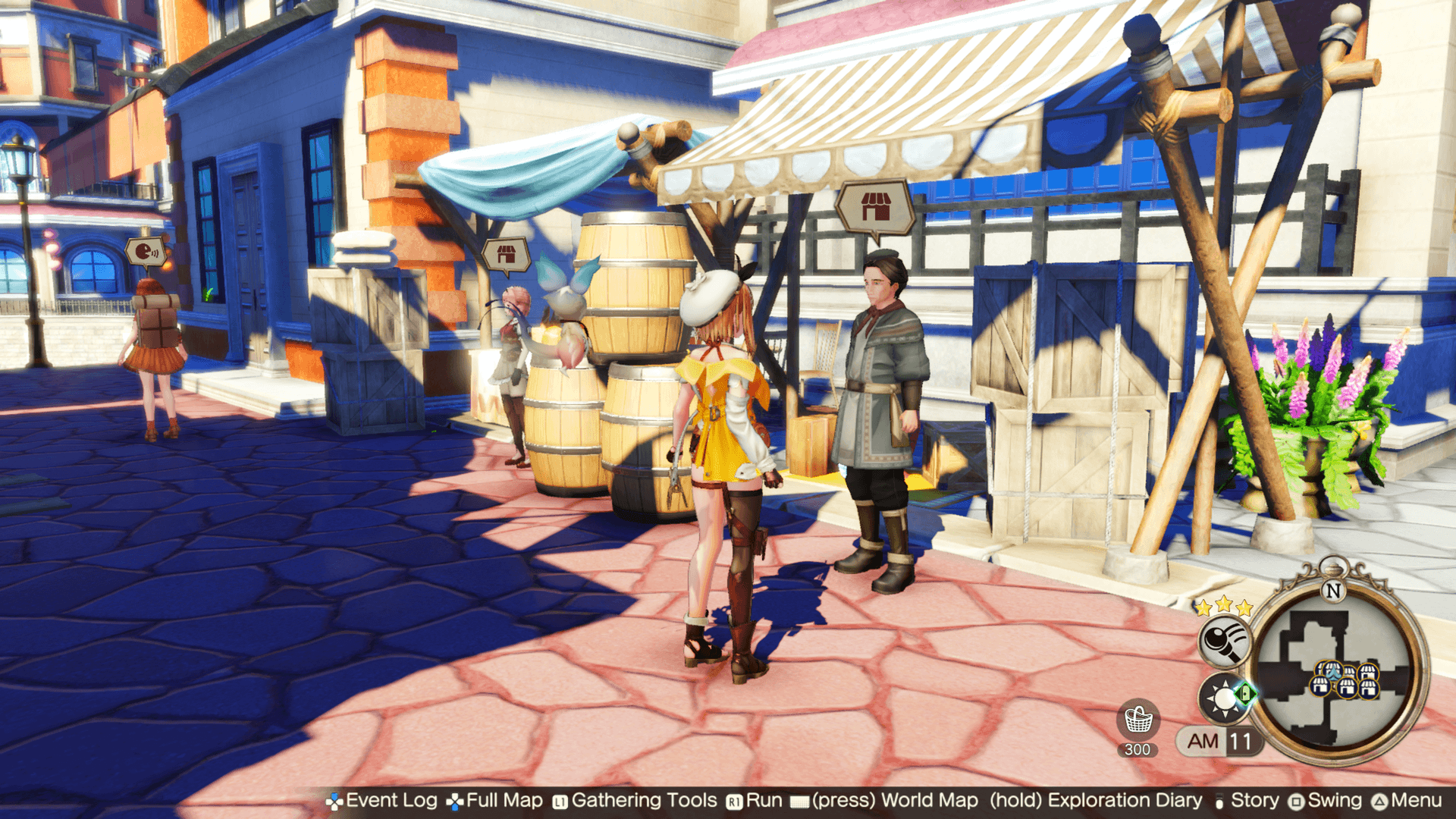
Task: Click the shop marker above the vendor man
Action: pyautogui.click(x=875, y=206)
